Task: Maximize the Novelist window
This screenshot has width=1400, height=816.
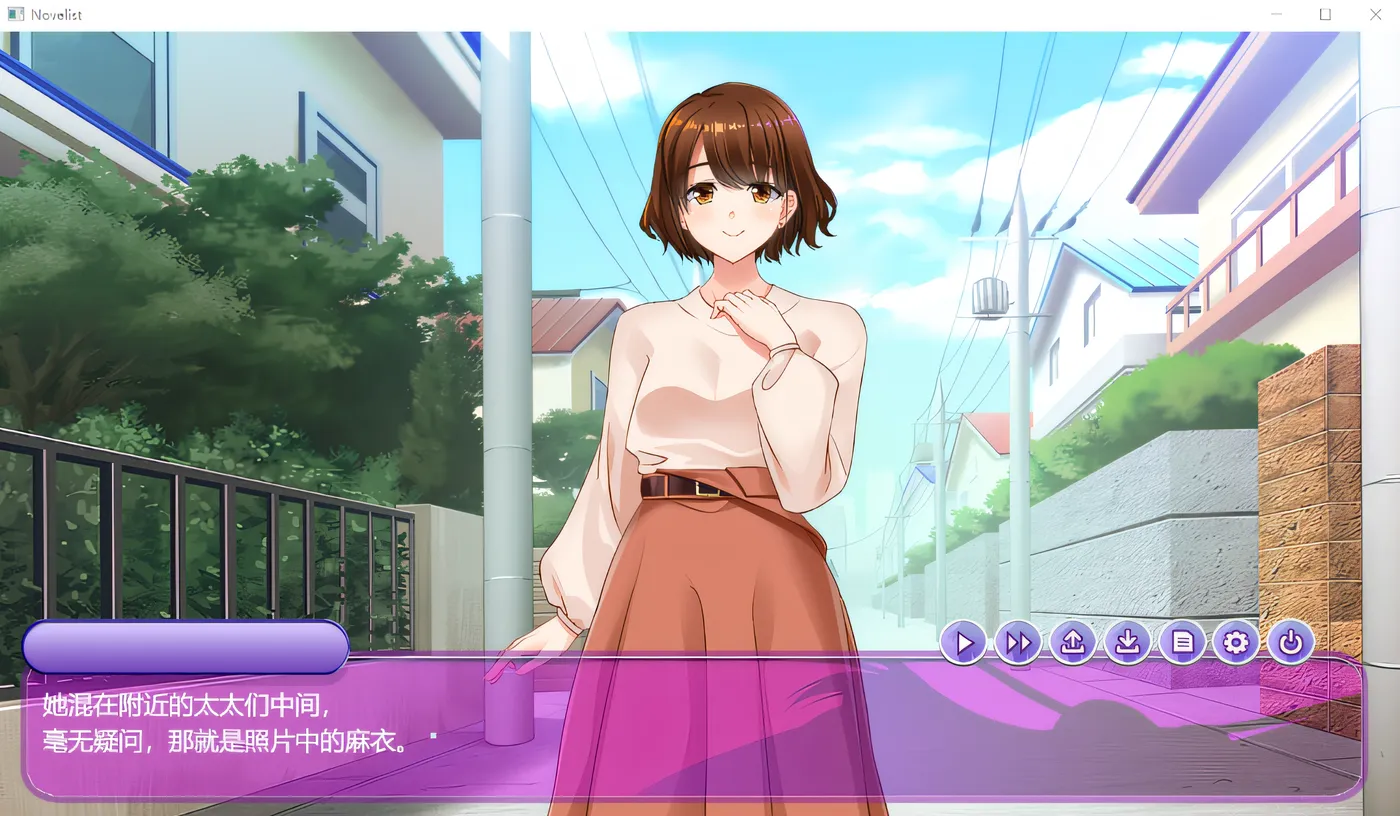Action: point(1325,15)
